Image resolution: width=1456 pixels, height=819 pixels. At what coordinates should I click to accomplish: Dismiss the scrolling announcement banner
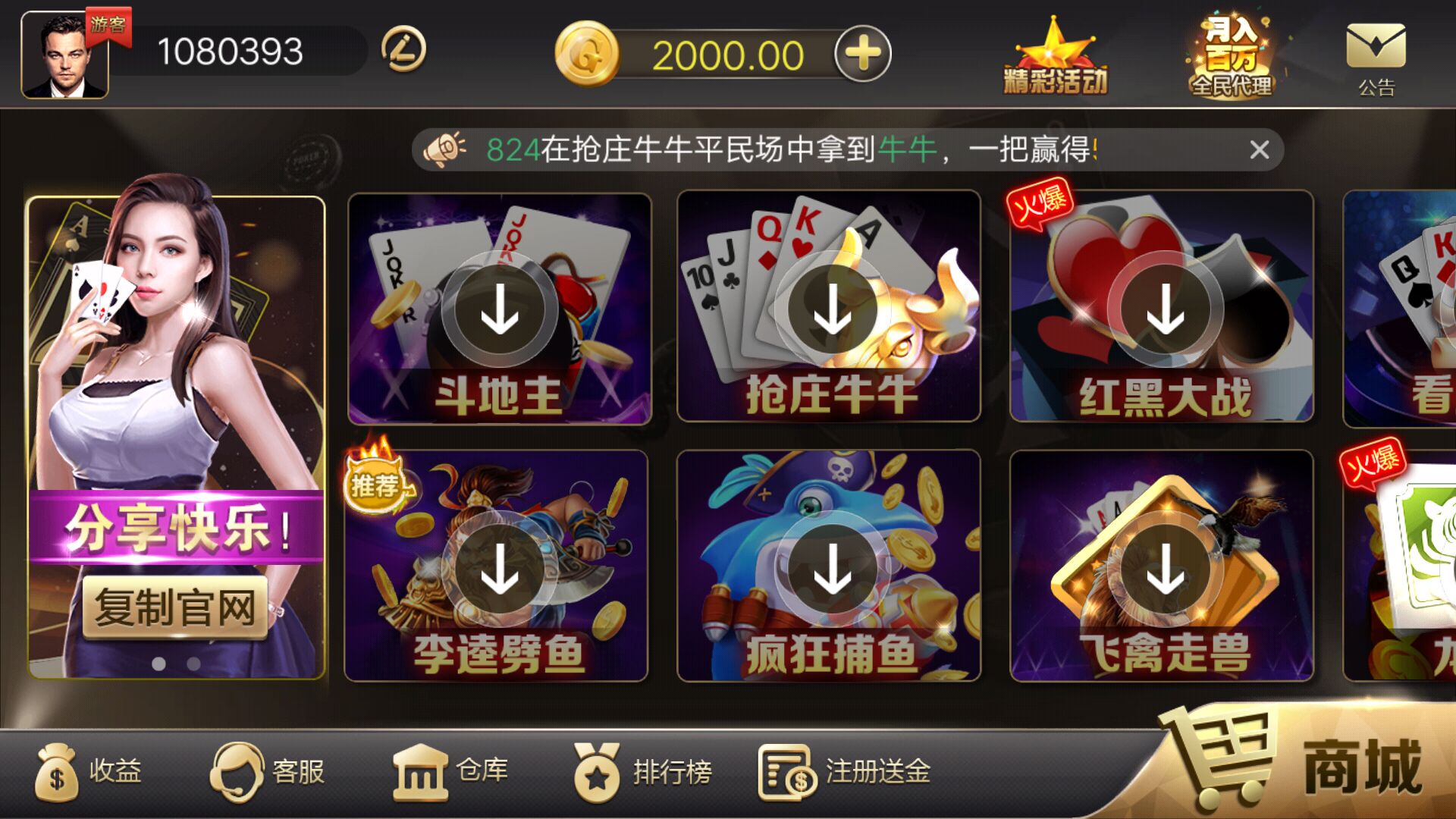click(x=1260, y=149)
